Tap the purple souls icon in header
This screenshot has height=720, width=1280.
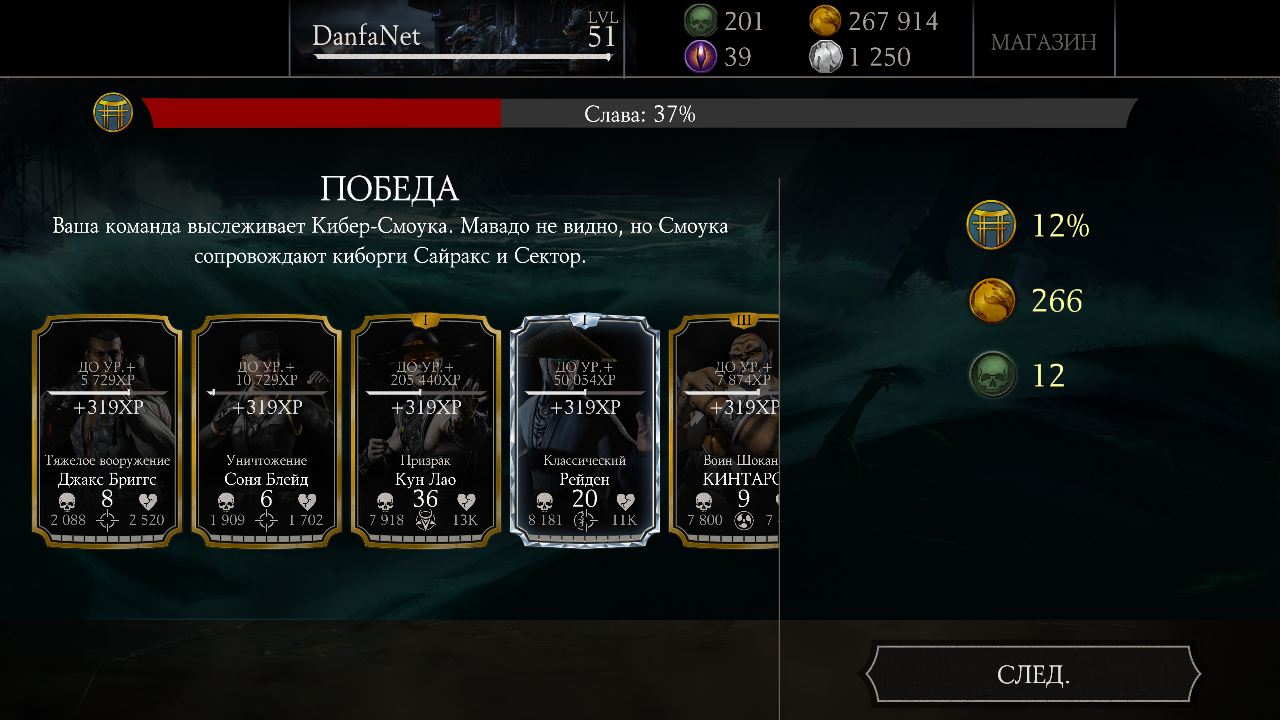click(x=700, y=57)
